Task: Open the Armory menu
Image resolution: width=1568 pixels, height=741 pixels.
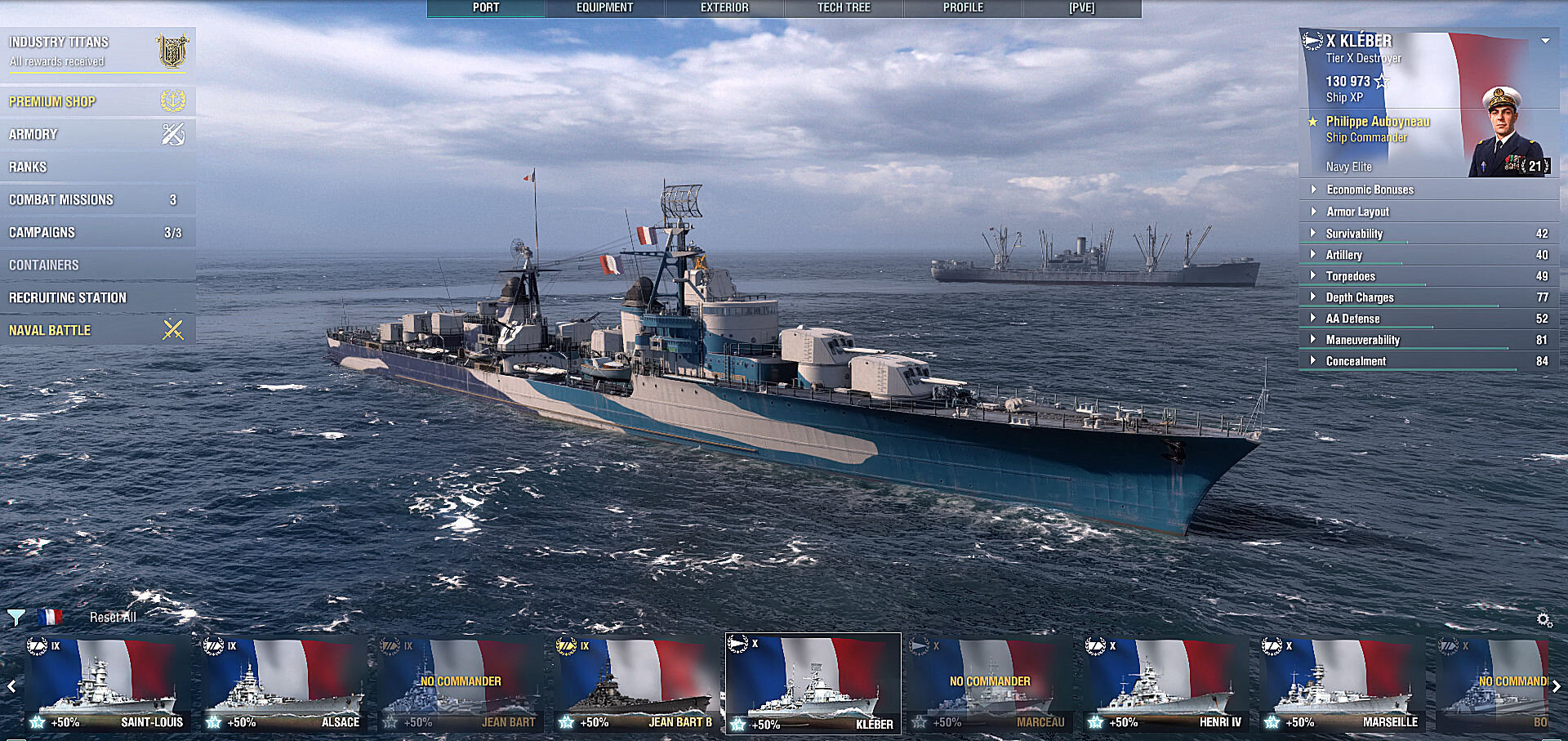Action: tap(33, 135)
